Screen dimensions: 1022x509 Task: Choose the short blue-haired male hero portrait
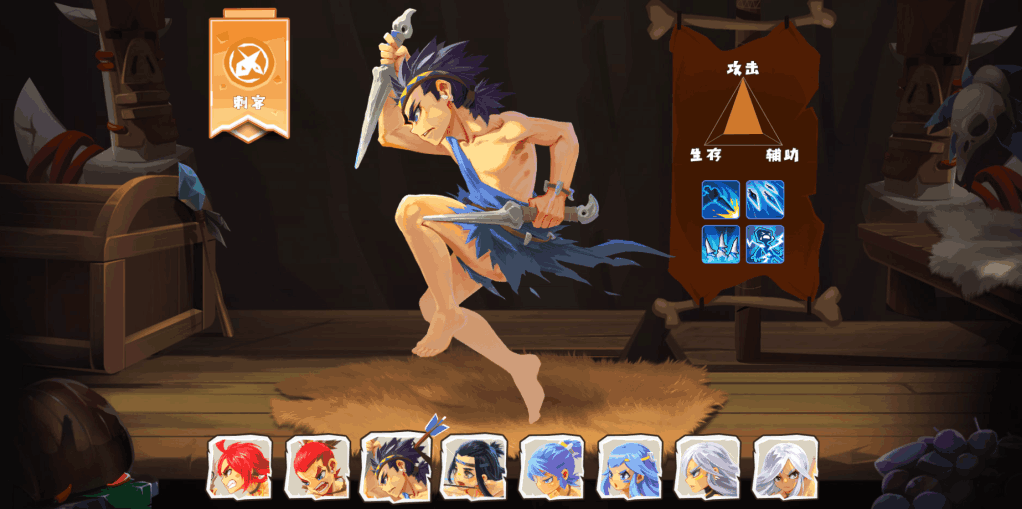point(552,467)
